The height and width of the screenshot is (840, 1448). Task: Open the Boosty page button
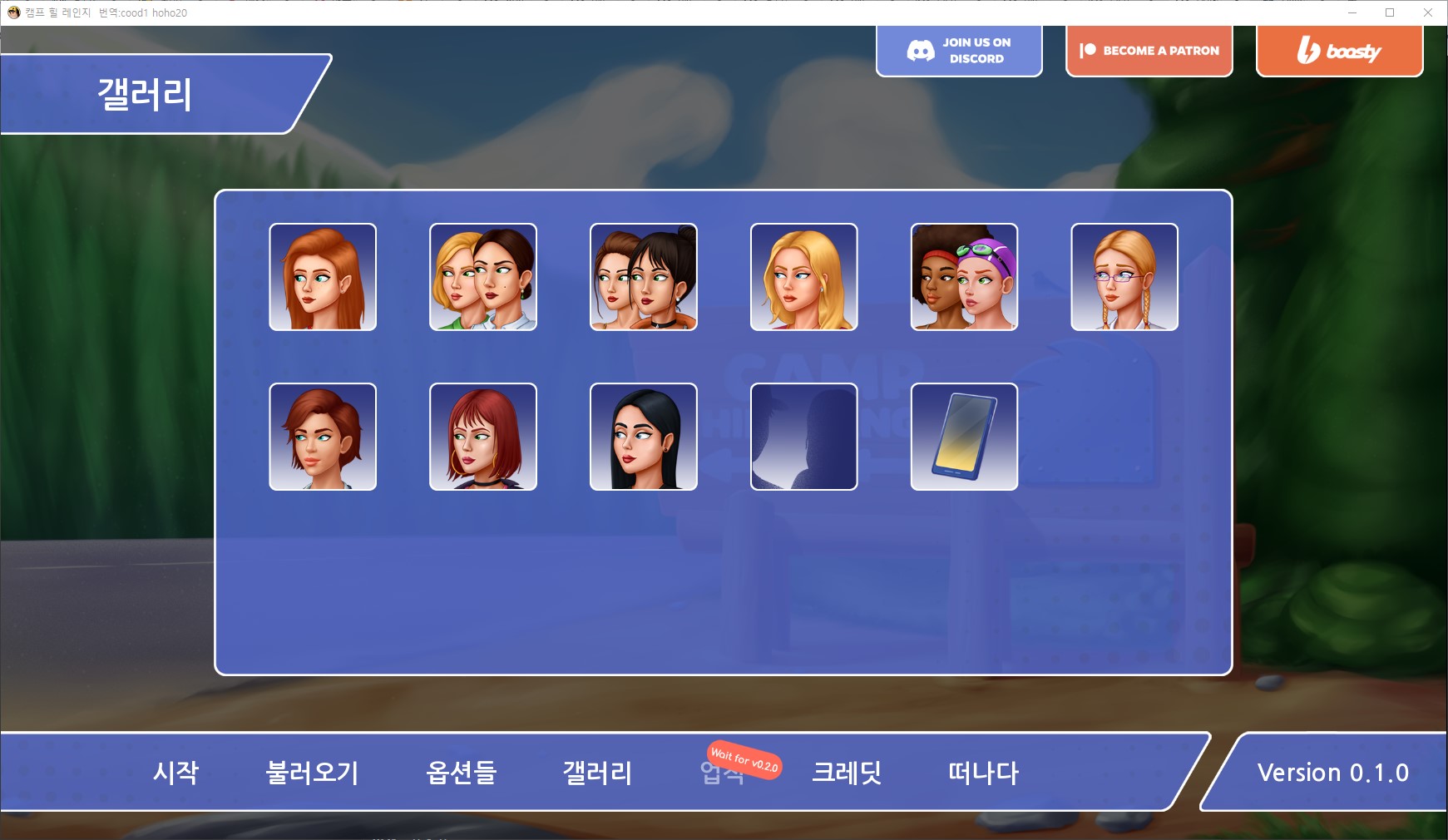(x=1339, y=51)
